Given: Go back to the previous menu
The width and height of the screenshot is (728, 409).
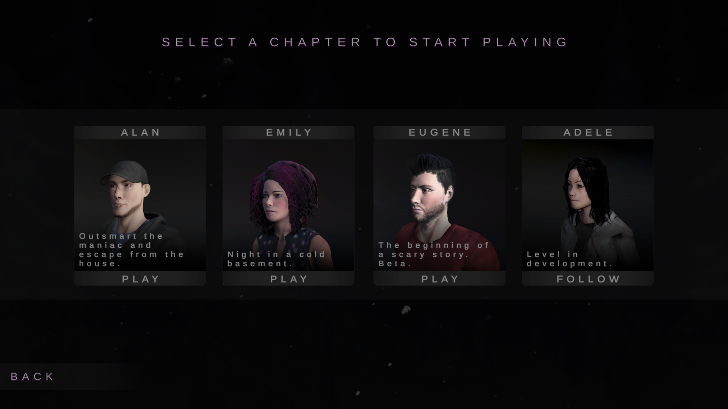Looking at the screenshot, I should [33, 376].
